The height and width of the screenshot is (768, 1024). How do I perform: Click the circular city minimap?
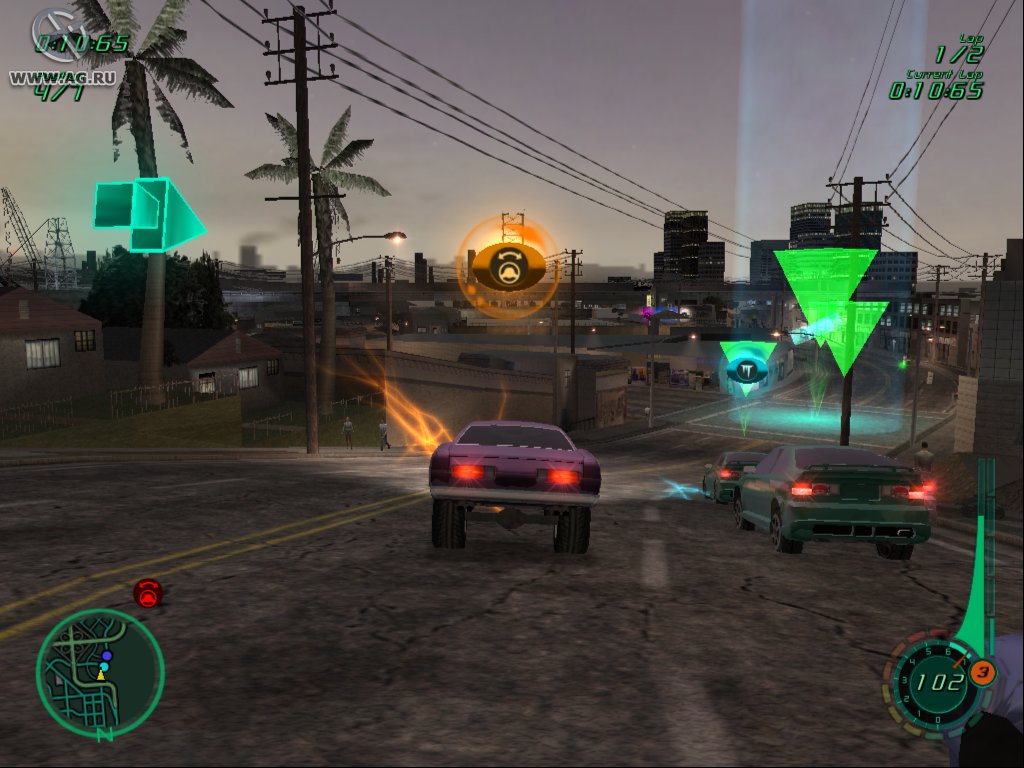(100, 672)
